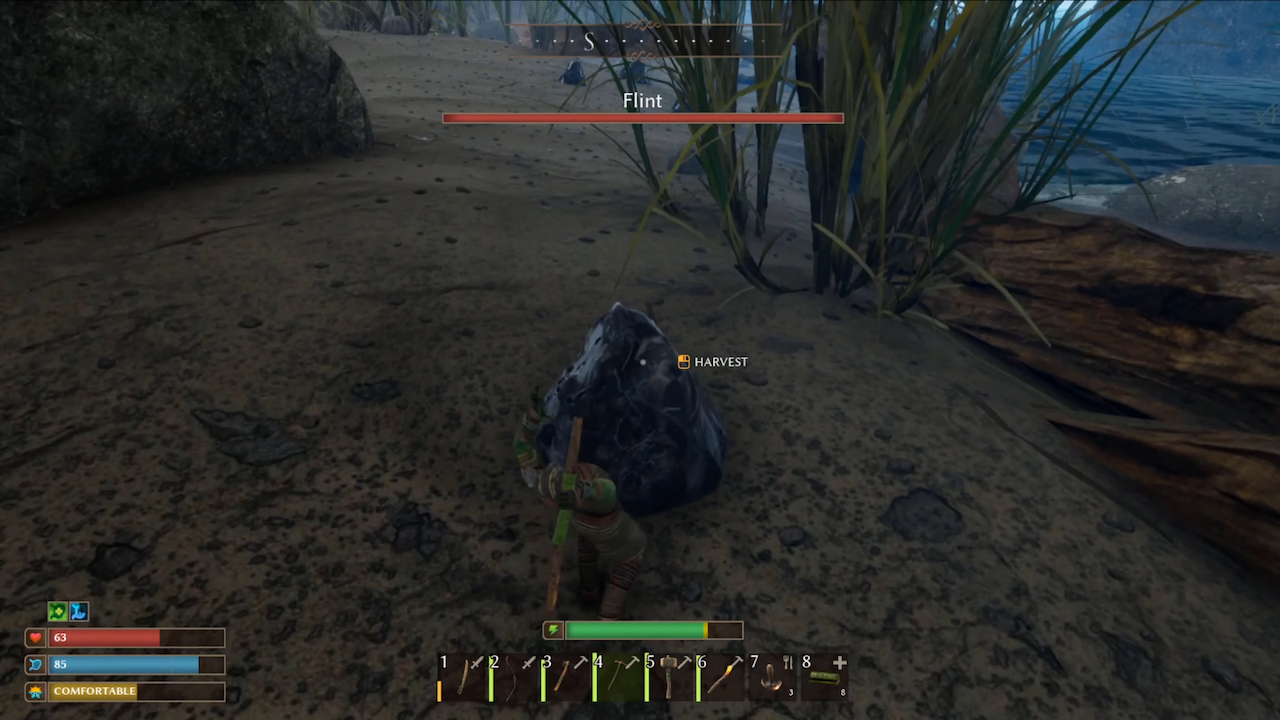Expand the fork utensil indicator on slot 7
Viewport: 1280px width, 720px height.
787,661
